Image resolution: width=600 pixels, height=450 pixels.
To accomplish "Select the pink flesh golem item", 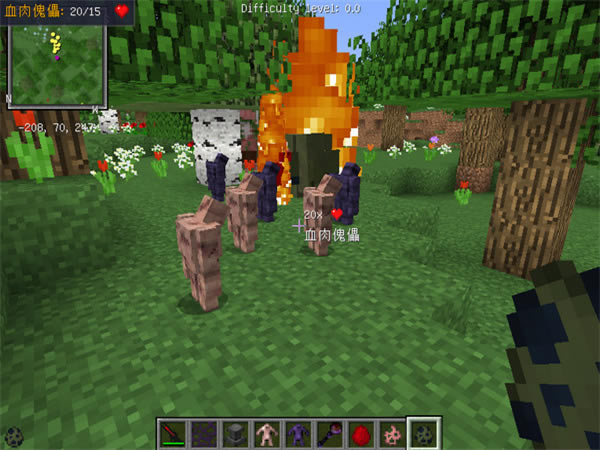I will pyautogui.click(x=267, y=434).
